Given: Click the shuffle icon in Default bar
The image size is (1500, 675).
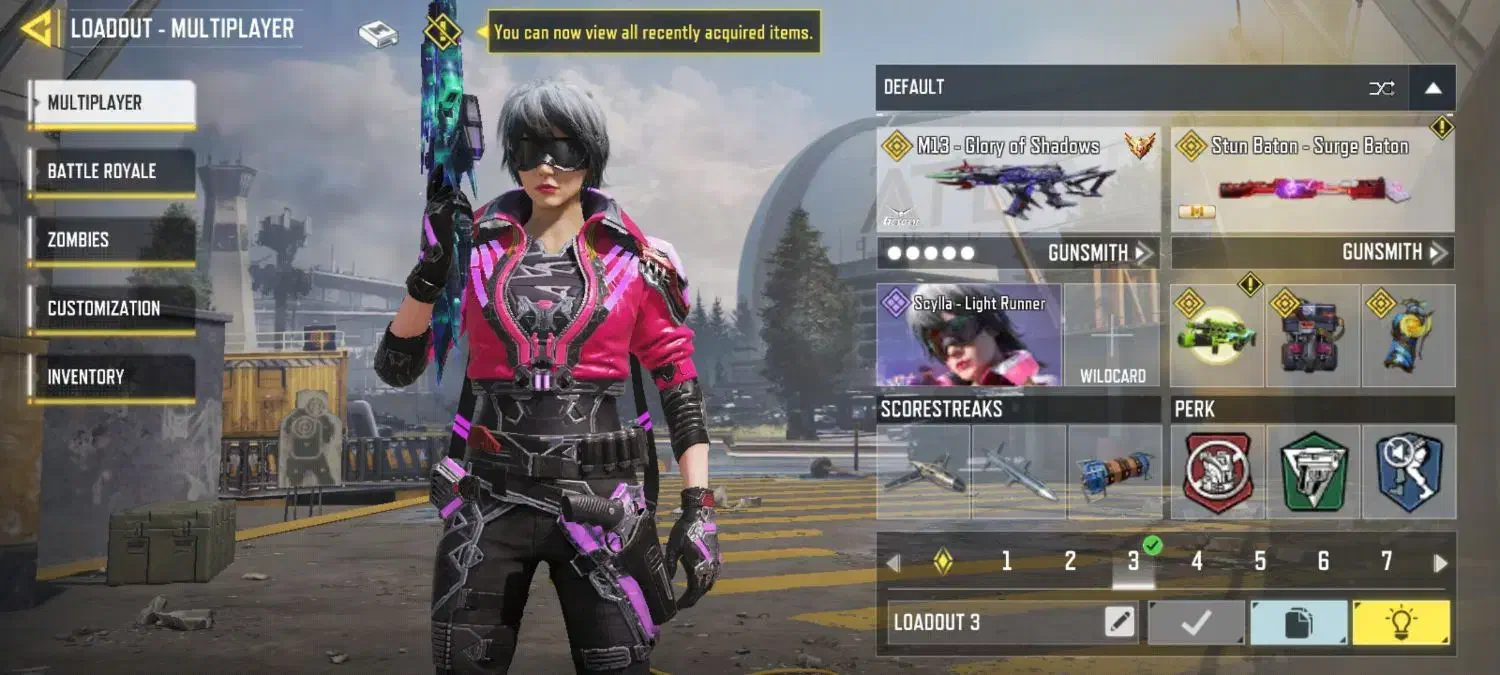Looking at the screenshot, I should (x=1381, y=88).
